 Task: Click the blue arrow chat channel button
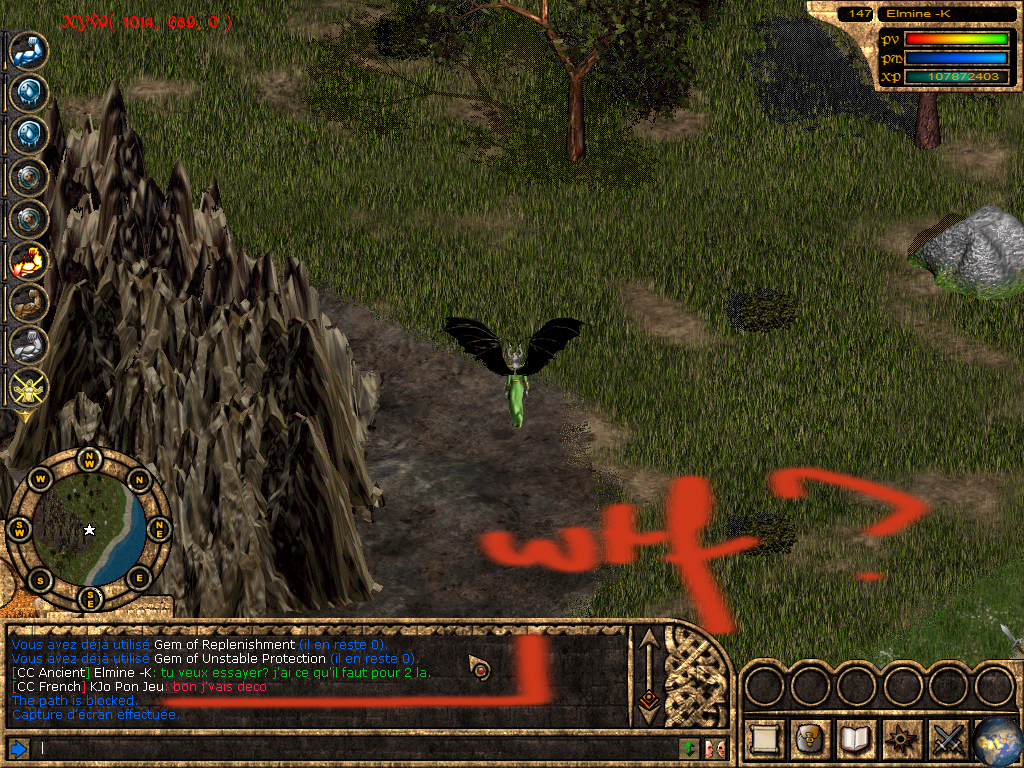point(17,748)
